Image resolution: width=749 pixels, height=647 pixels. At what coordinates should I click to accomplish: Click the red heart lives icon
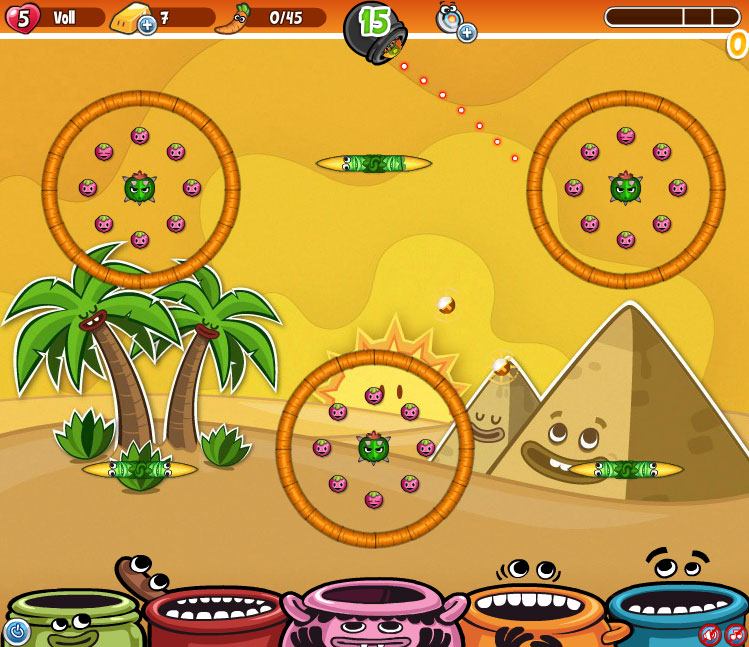point(22,17)
